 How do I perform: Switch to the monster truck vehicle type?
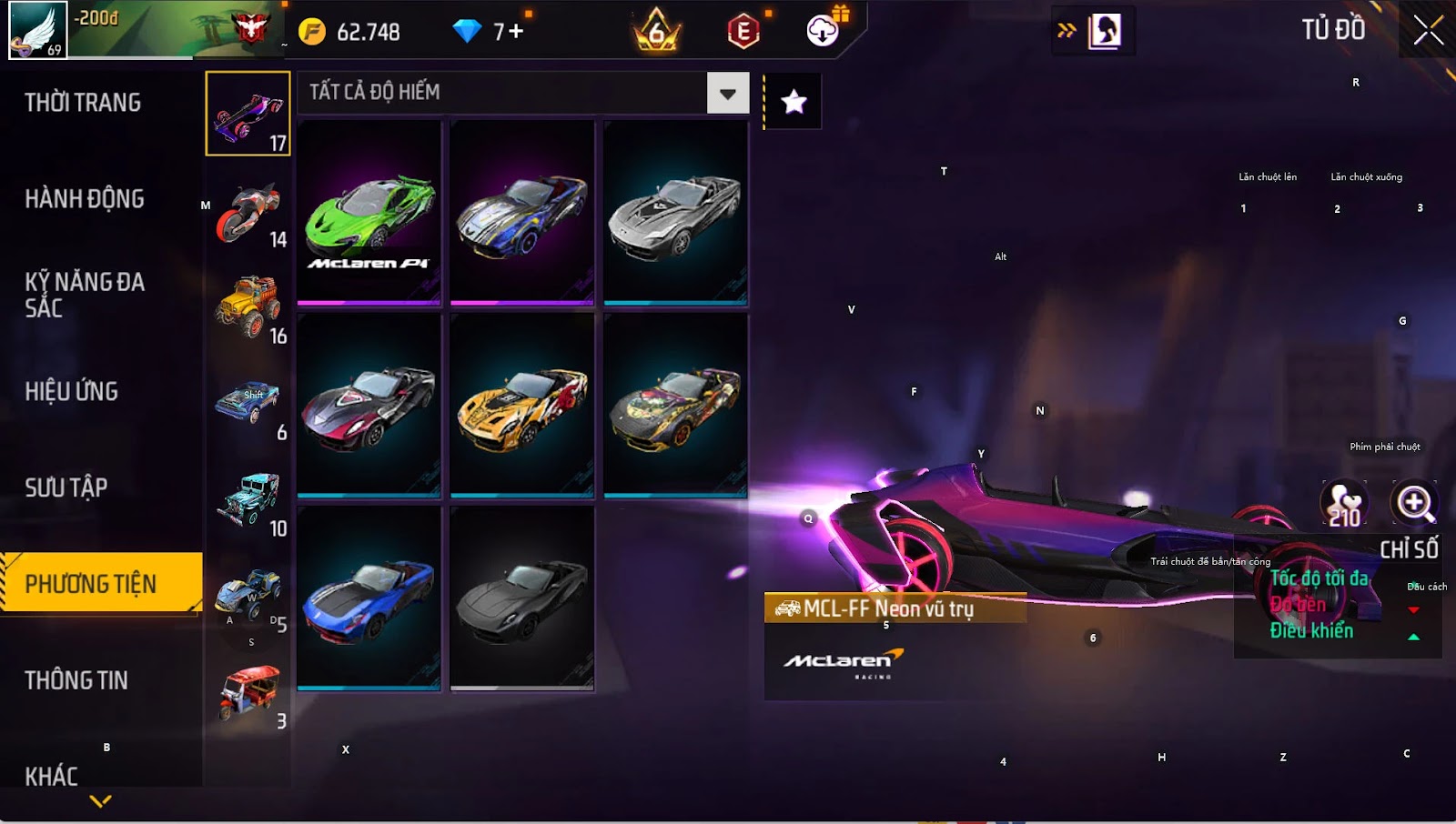pyautogui.click(x=248, y=309)
